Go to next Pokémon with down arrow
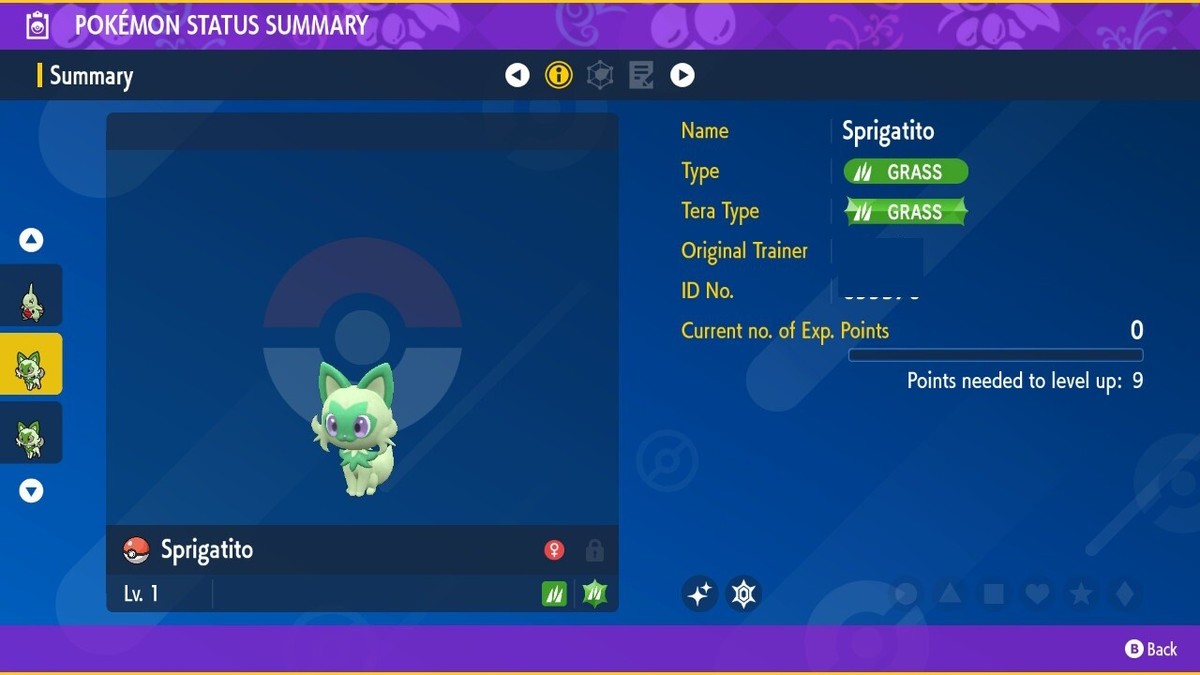 tap(31, 491)
